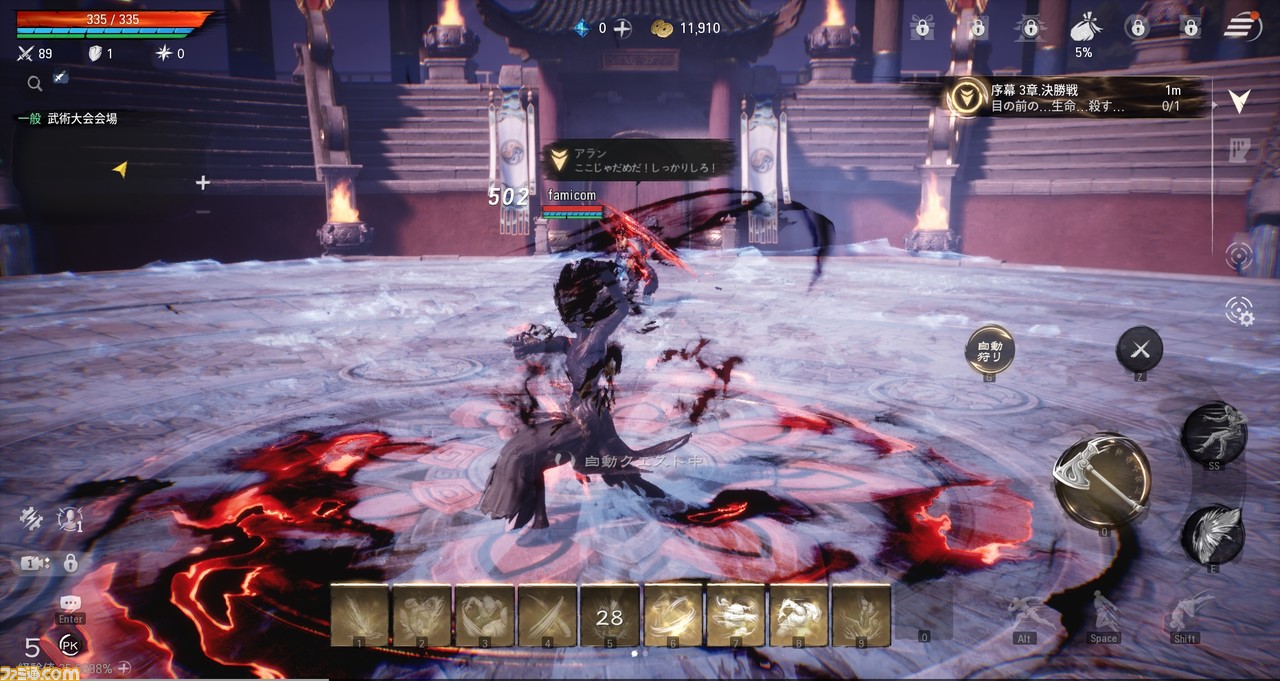
Task: Select the skill on cooldown showing 28
Action: click(x=609, y=615)
